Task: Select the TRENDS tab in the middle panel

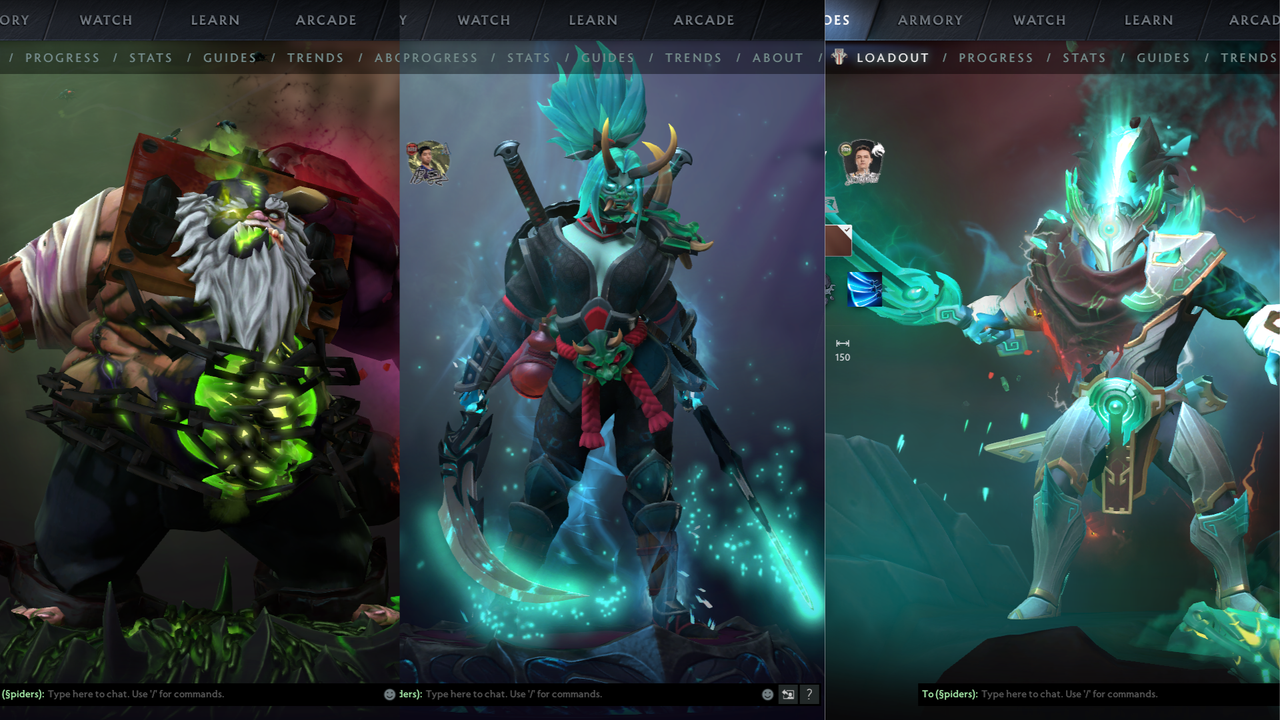Action: (x=693, y=57)
